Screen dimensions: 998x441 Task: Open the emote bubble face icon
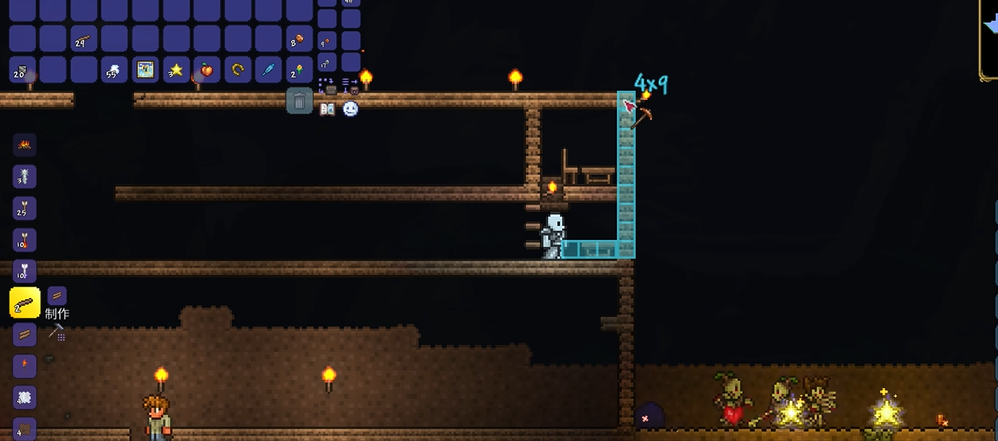350,109
